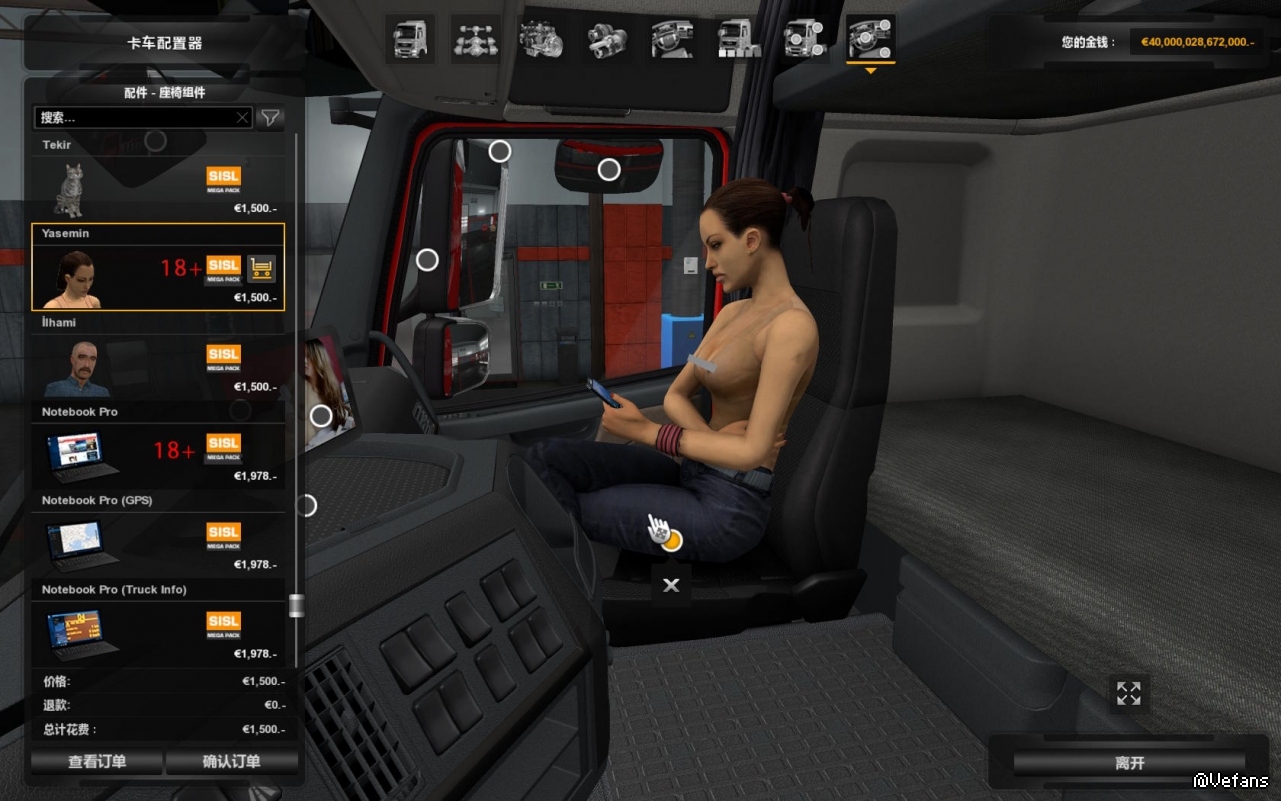Clear the search field with the X

coord(242,118)
